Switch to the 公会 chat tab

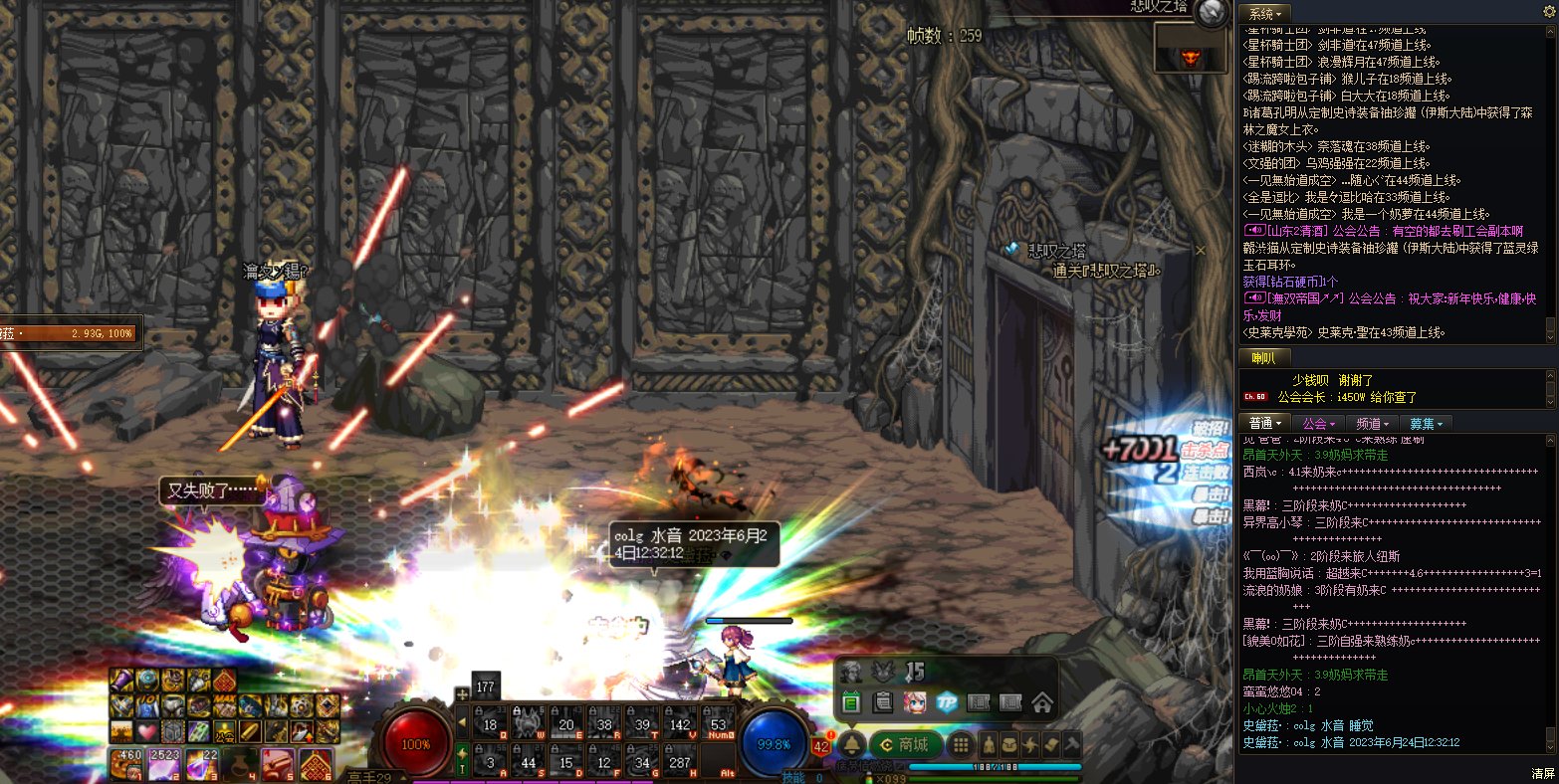[x=1318, y=424]
